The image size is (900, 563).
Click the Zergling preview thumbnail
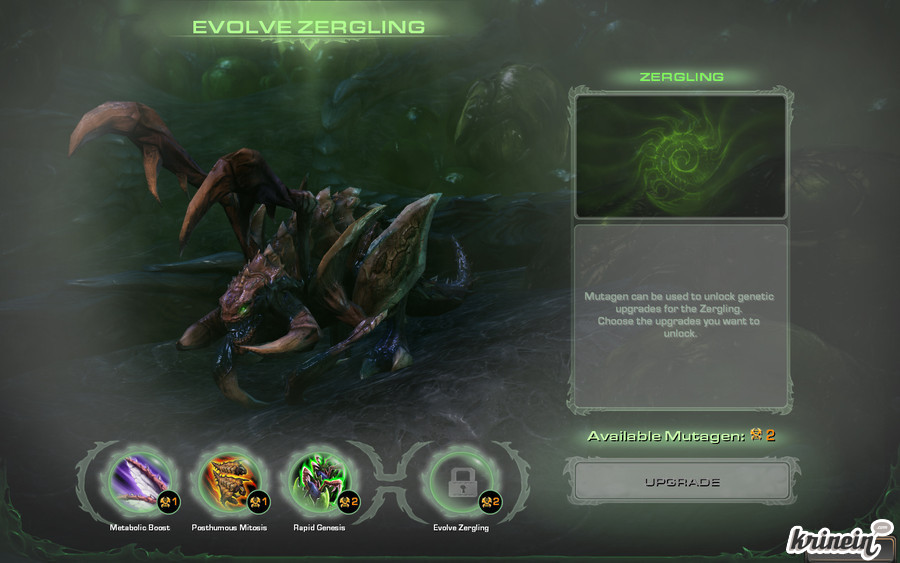point(680,156)
